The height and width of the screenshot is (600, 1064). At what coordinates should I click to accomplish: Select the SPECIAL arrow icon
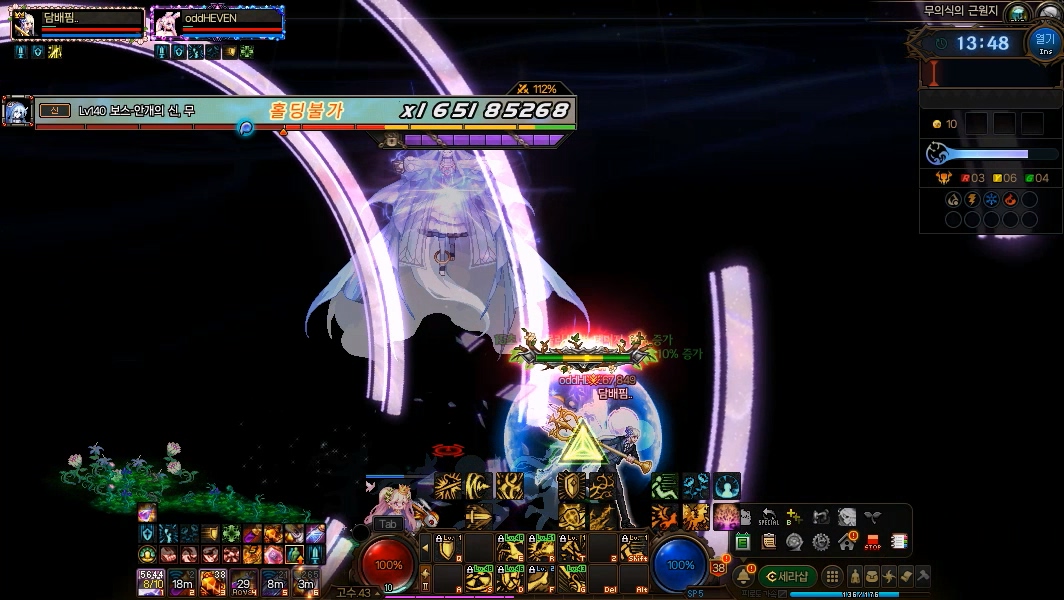[768, 517]
